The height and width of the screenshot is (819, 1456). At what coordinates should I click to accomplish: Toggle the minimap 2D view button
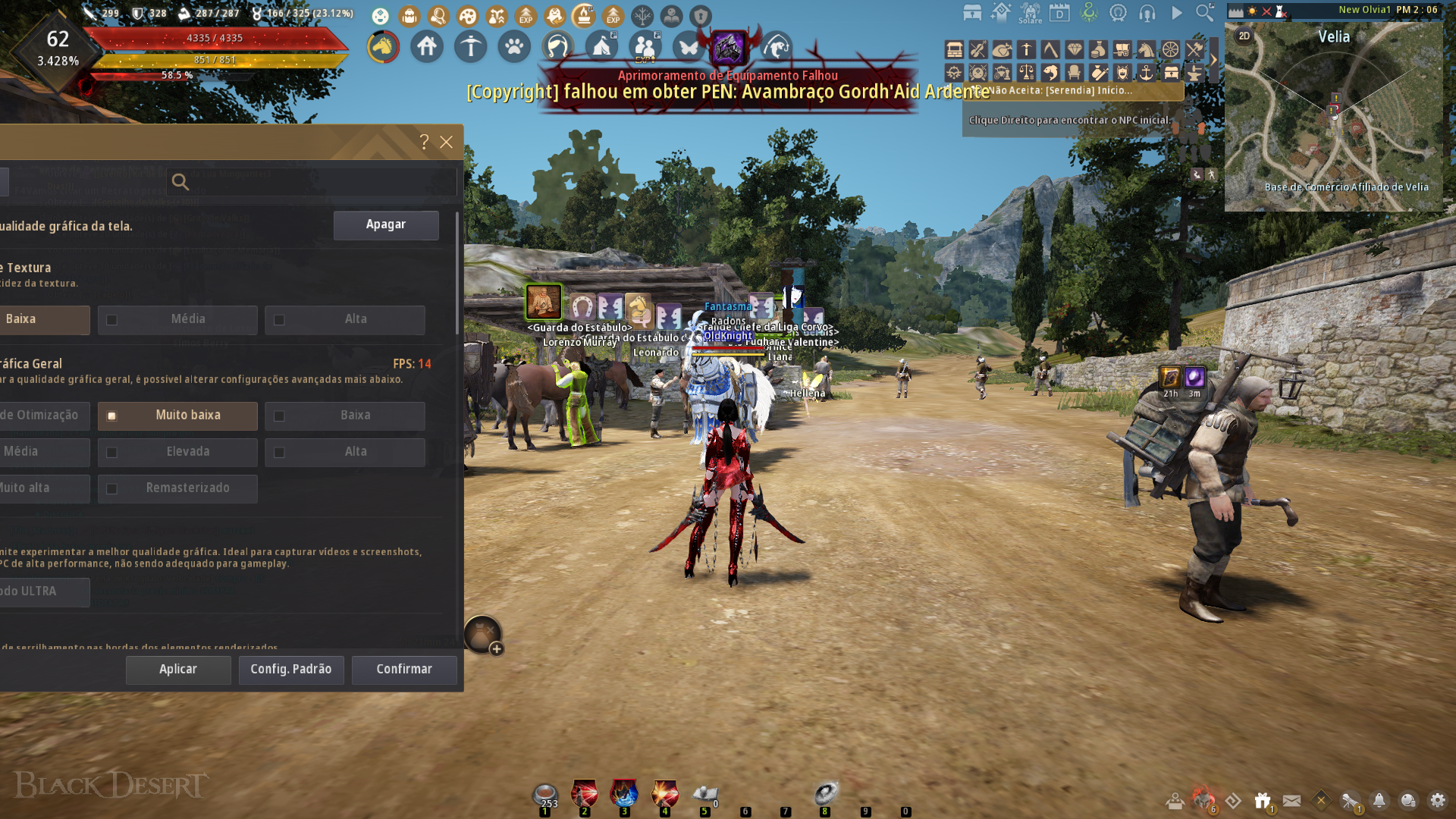click(x=1244, y=36)
